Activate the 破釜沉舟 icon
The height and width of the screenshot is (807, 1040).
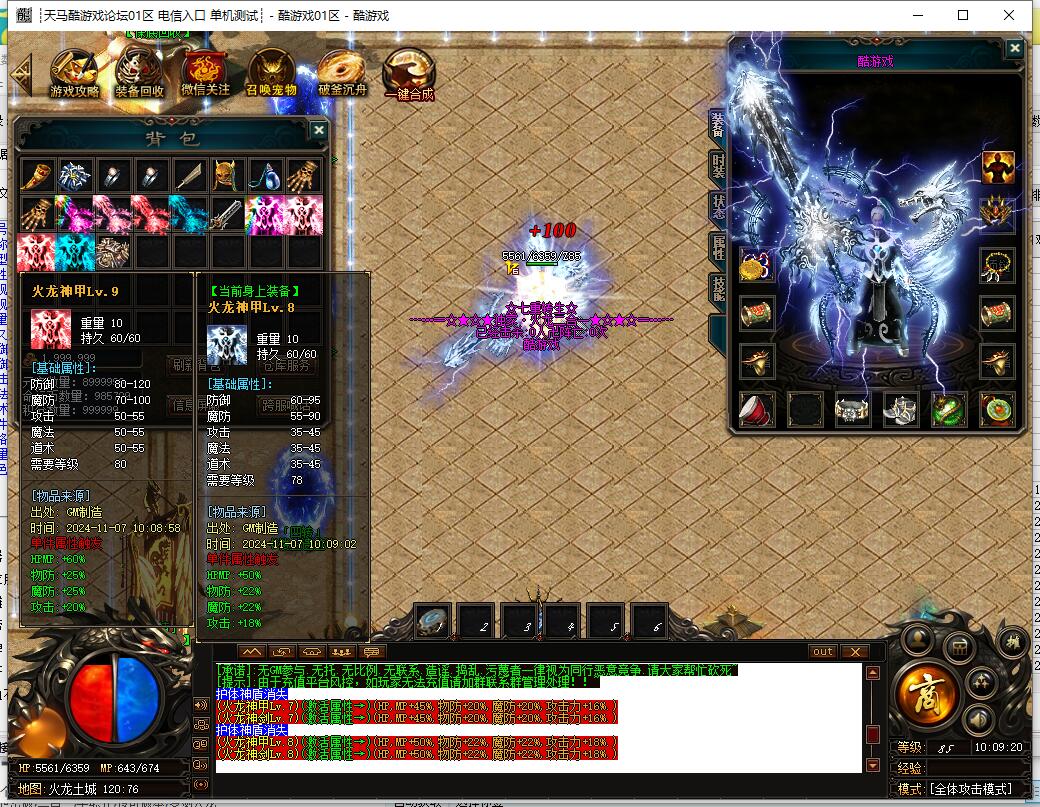coord(343,72)
